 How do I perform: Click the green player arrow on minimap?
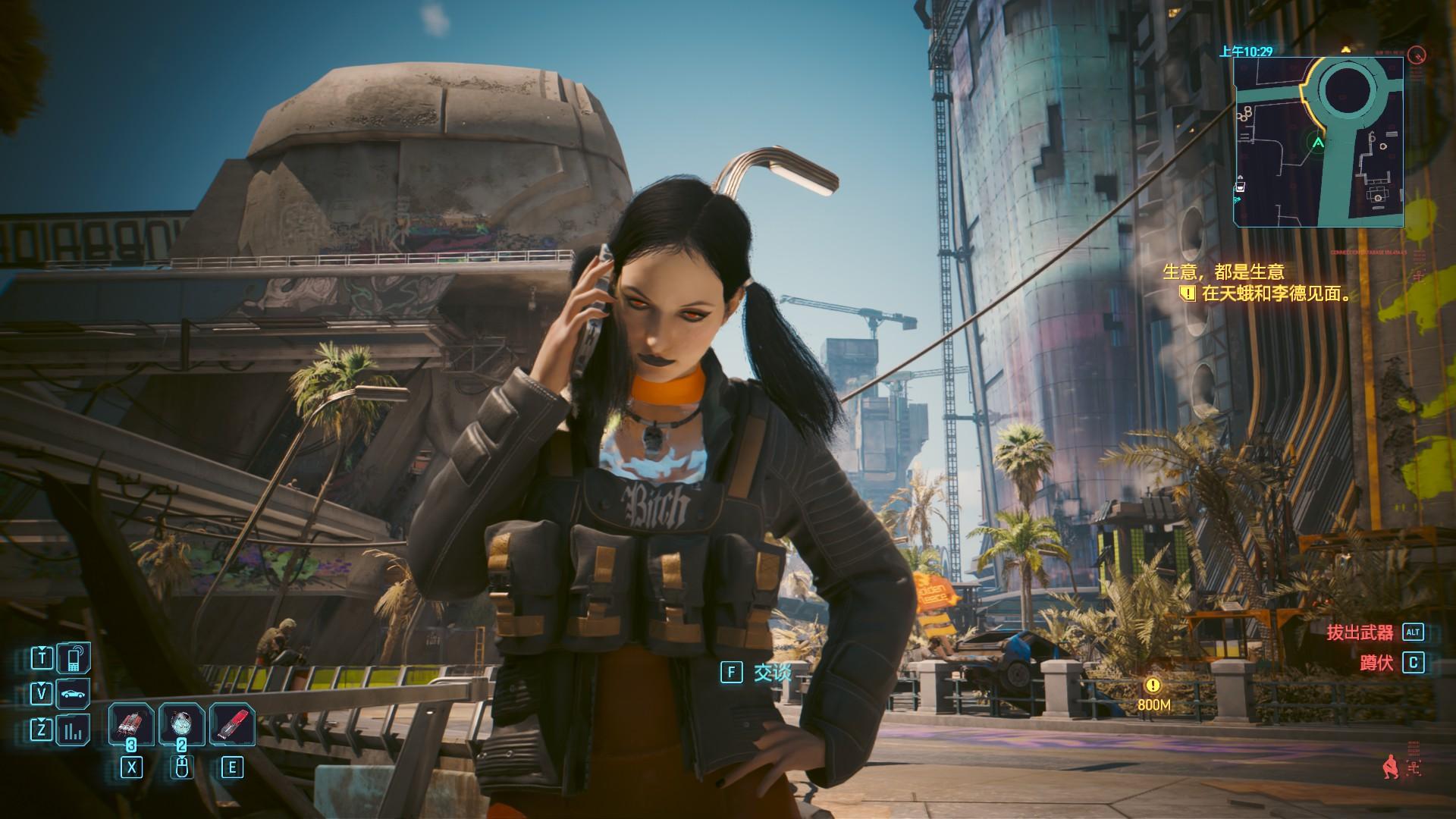(x=1318, y=142)
